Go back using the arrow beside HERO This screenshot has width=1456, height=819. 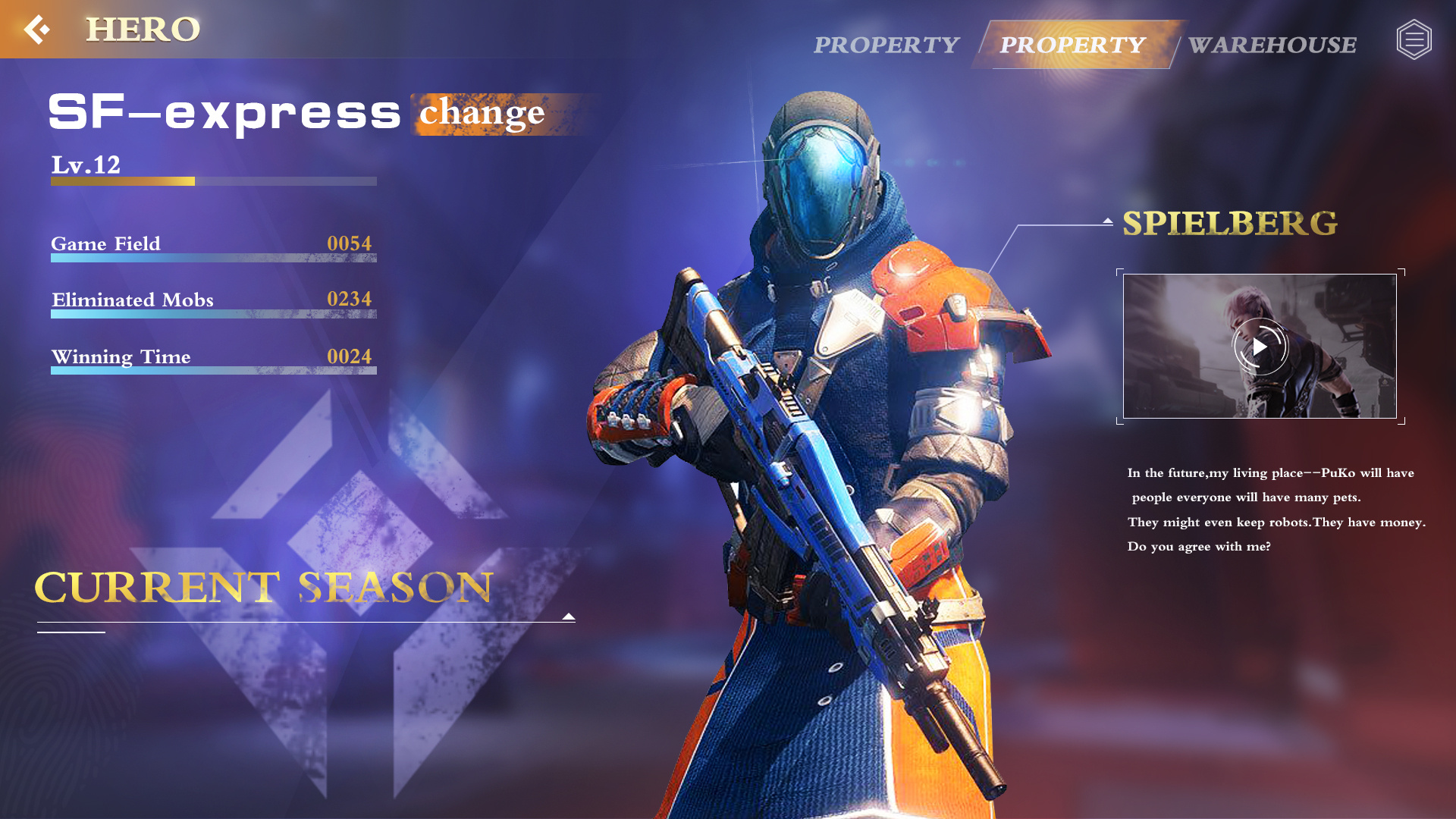coord(36,30)
